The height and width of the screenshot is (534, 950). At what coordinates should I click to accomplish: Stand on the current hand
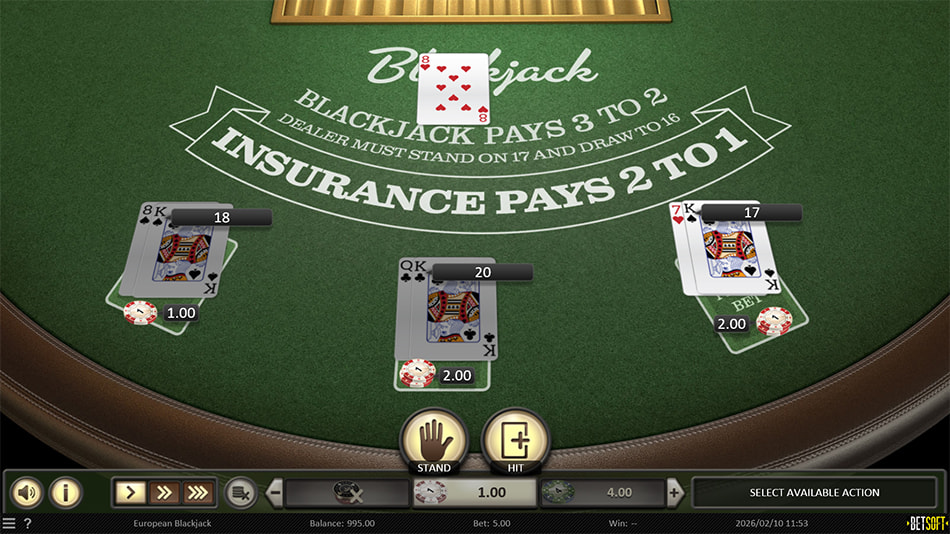click(x=433, y=441)
